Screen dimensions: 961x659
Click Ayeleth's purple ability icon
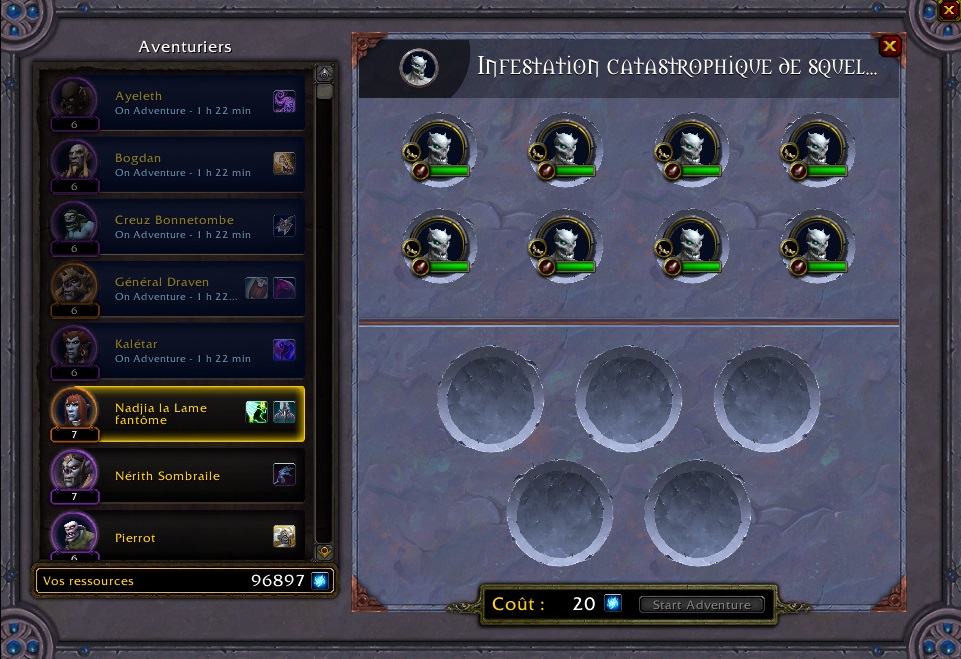(284, 101)
